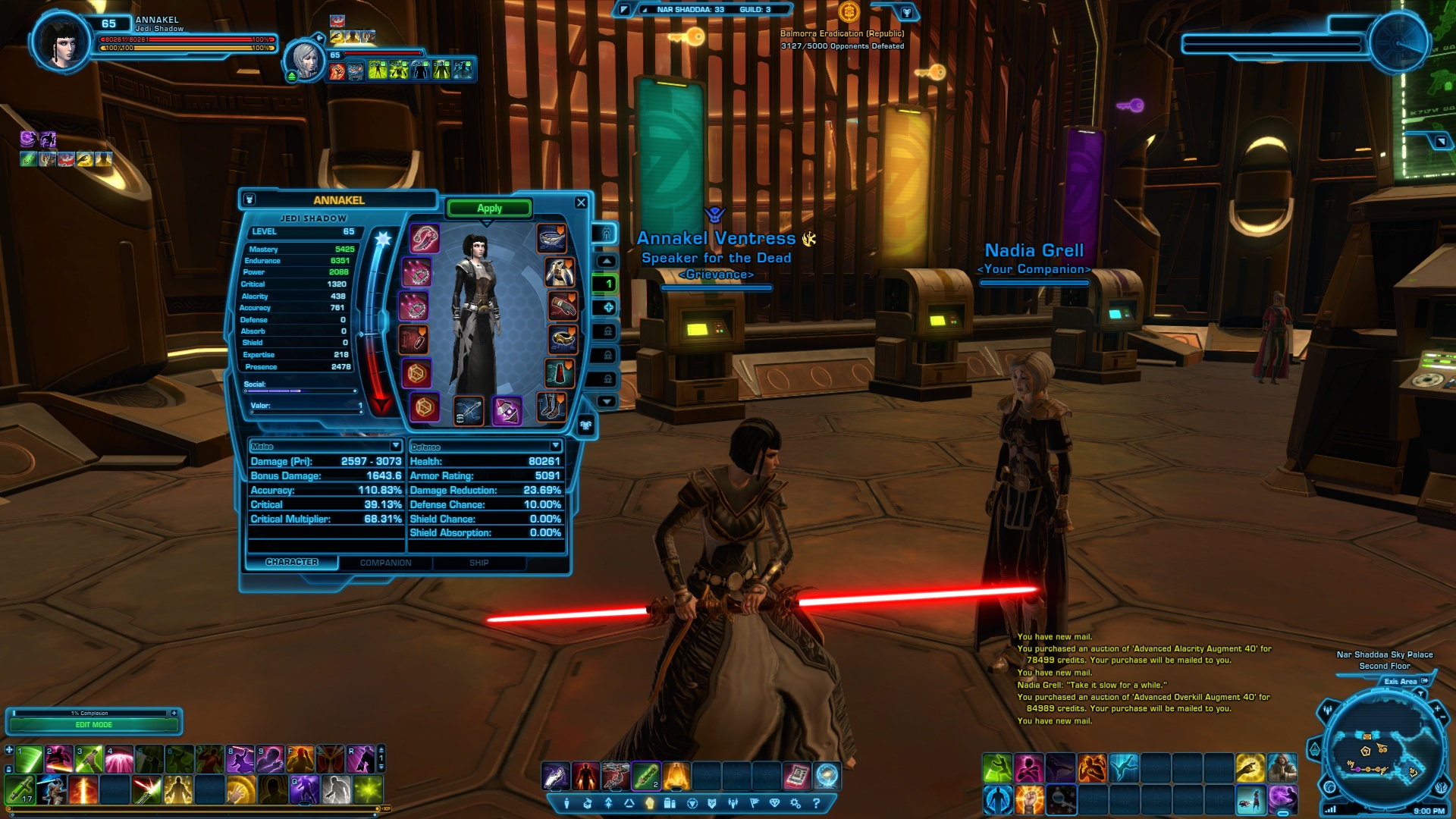This screenshot has height=819, width=1456.
Task: Use the orange glowing fist ability
Action: [1029, 799]
